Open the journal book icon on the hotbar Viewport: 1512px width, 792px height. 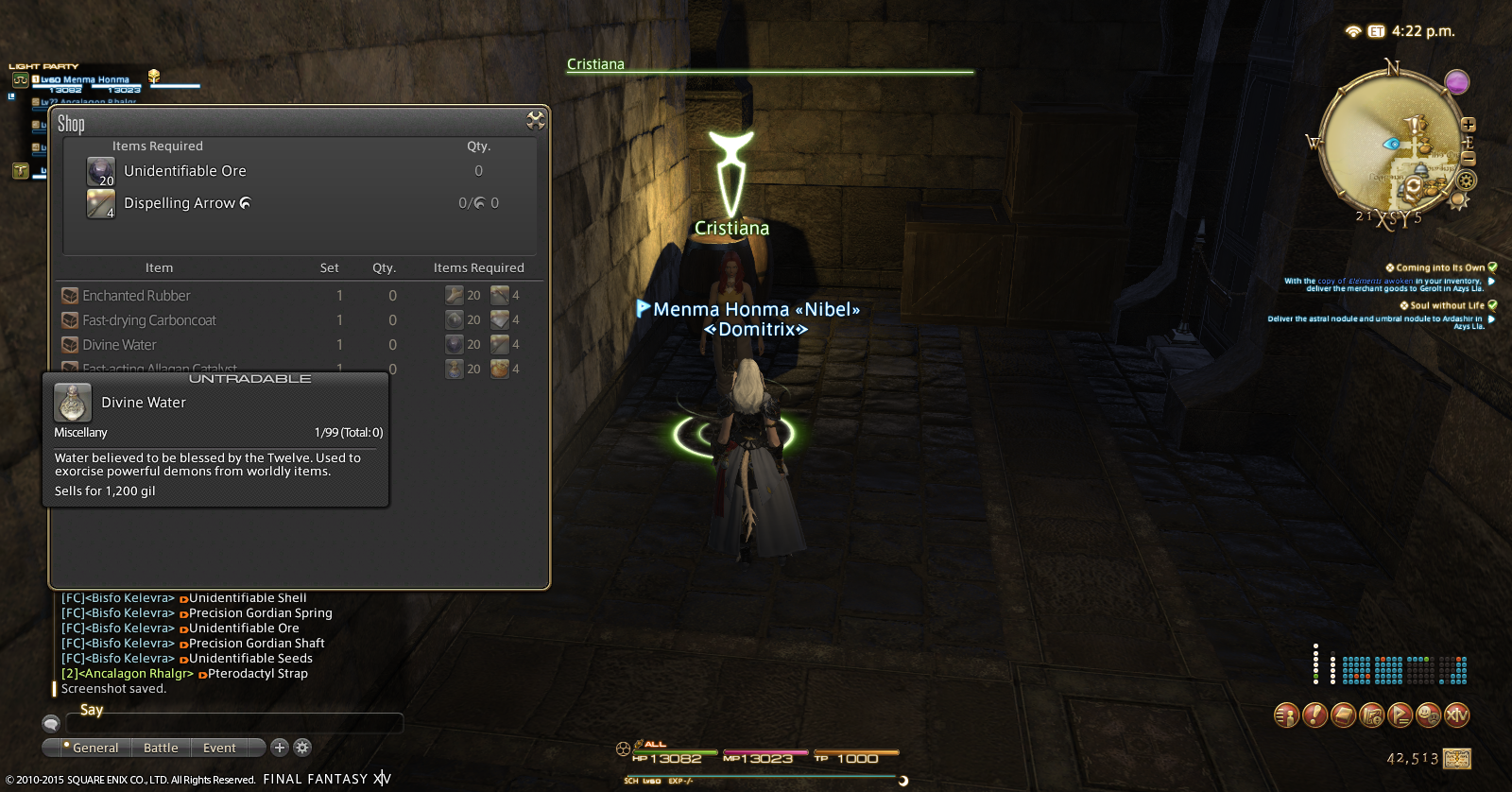click(1342, 715)
